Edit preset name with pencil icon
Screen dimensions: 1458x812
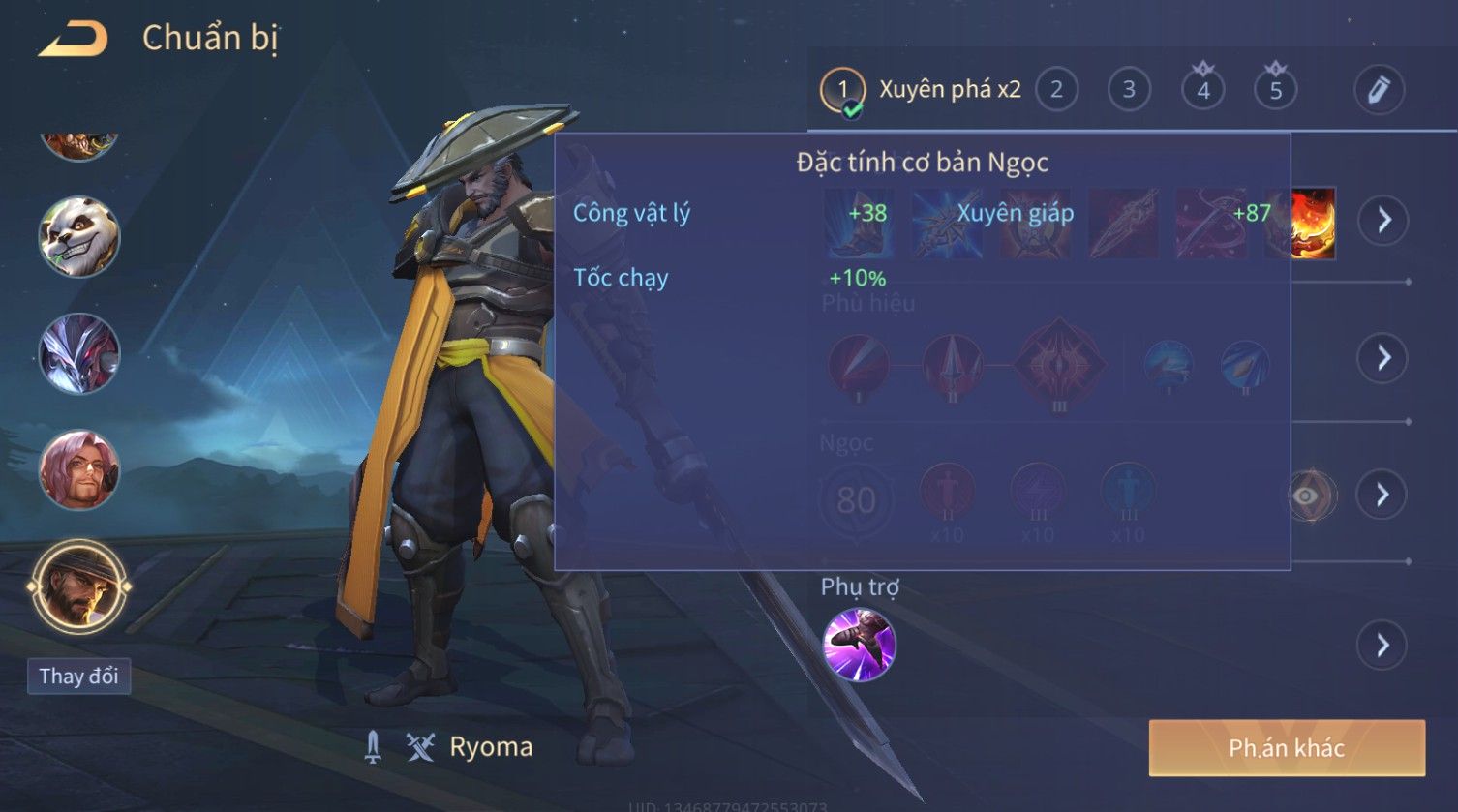pyautogui.click(x=1379, y=90)
